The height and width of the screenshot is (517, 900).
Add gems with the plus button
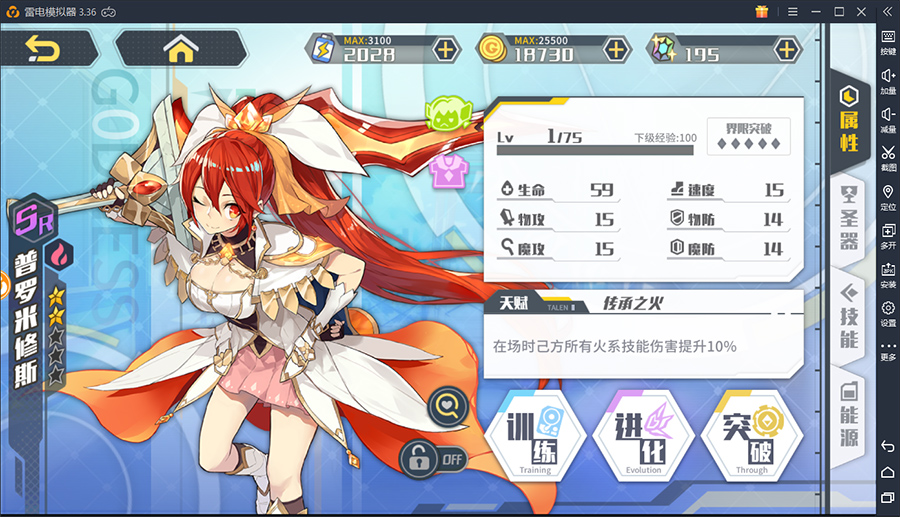click(788, 48)
